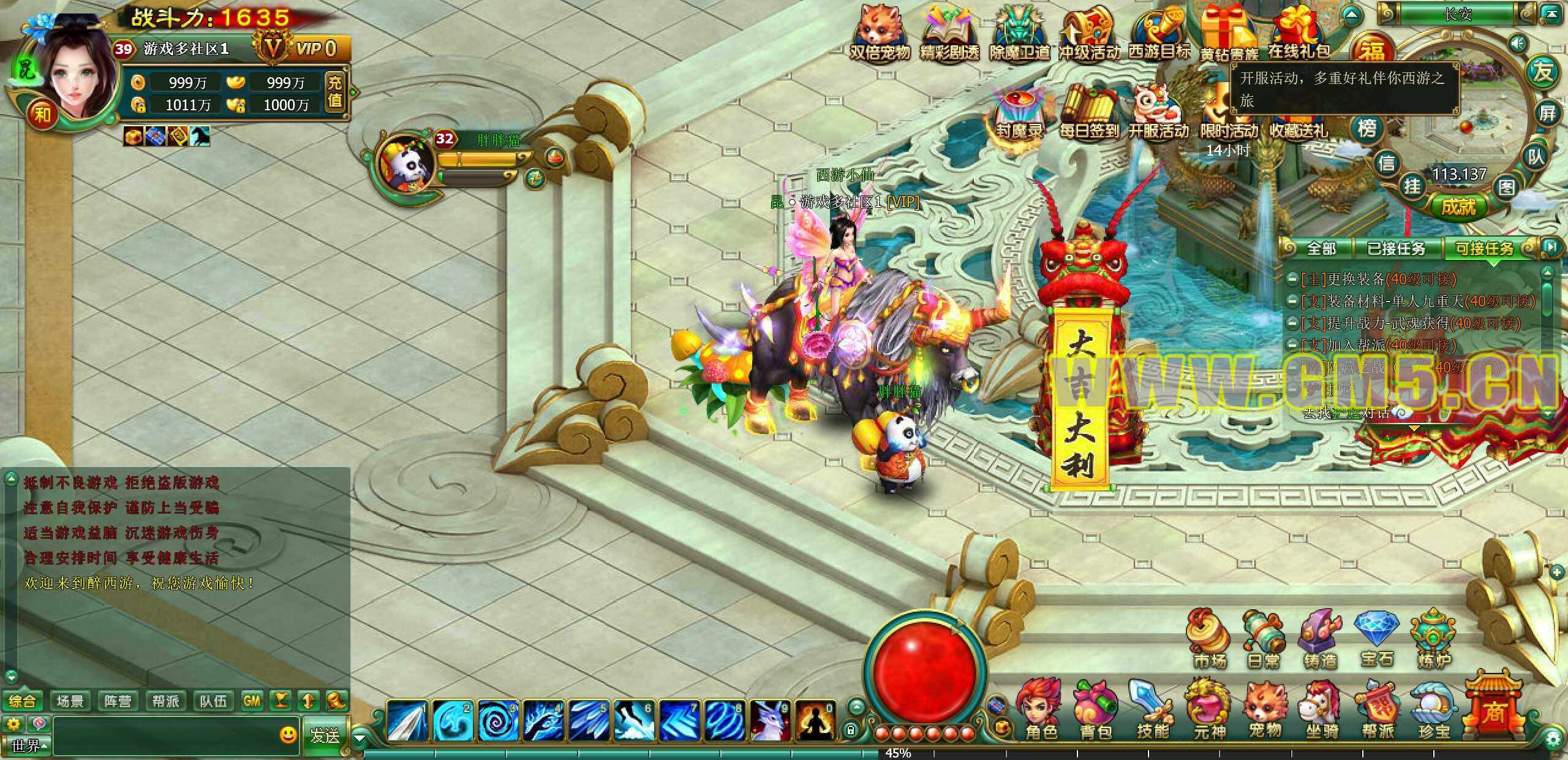Open the 充值 recharge button
The width and height of the screenshot is (1568, 760).
334,92
